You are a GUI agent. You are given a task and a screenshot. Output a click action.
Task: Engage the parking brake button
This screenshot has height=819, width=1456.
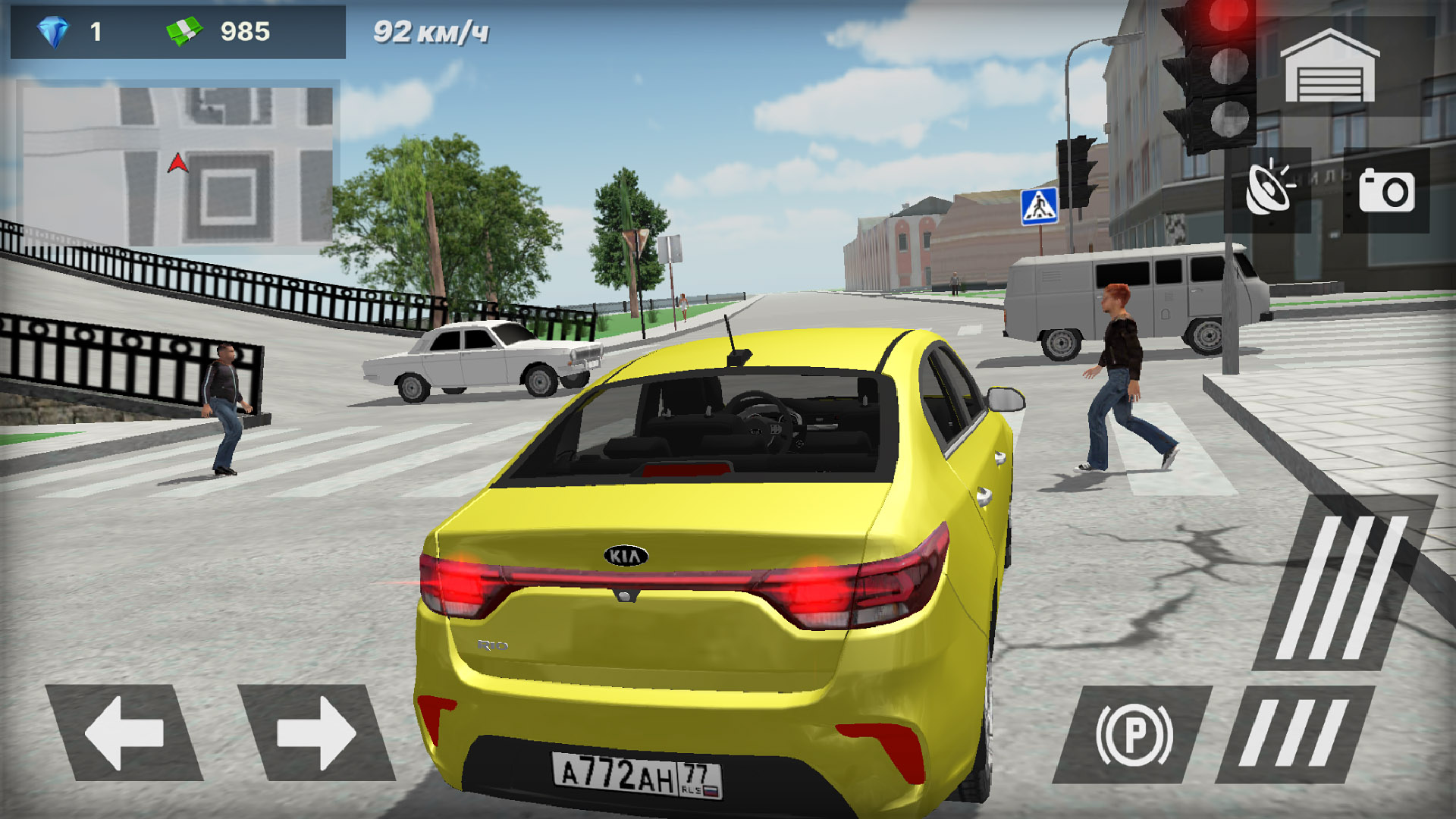tap(1134, 735)
